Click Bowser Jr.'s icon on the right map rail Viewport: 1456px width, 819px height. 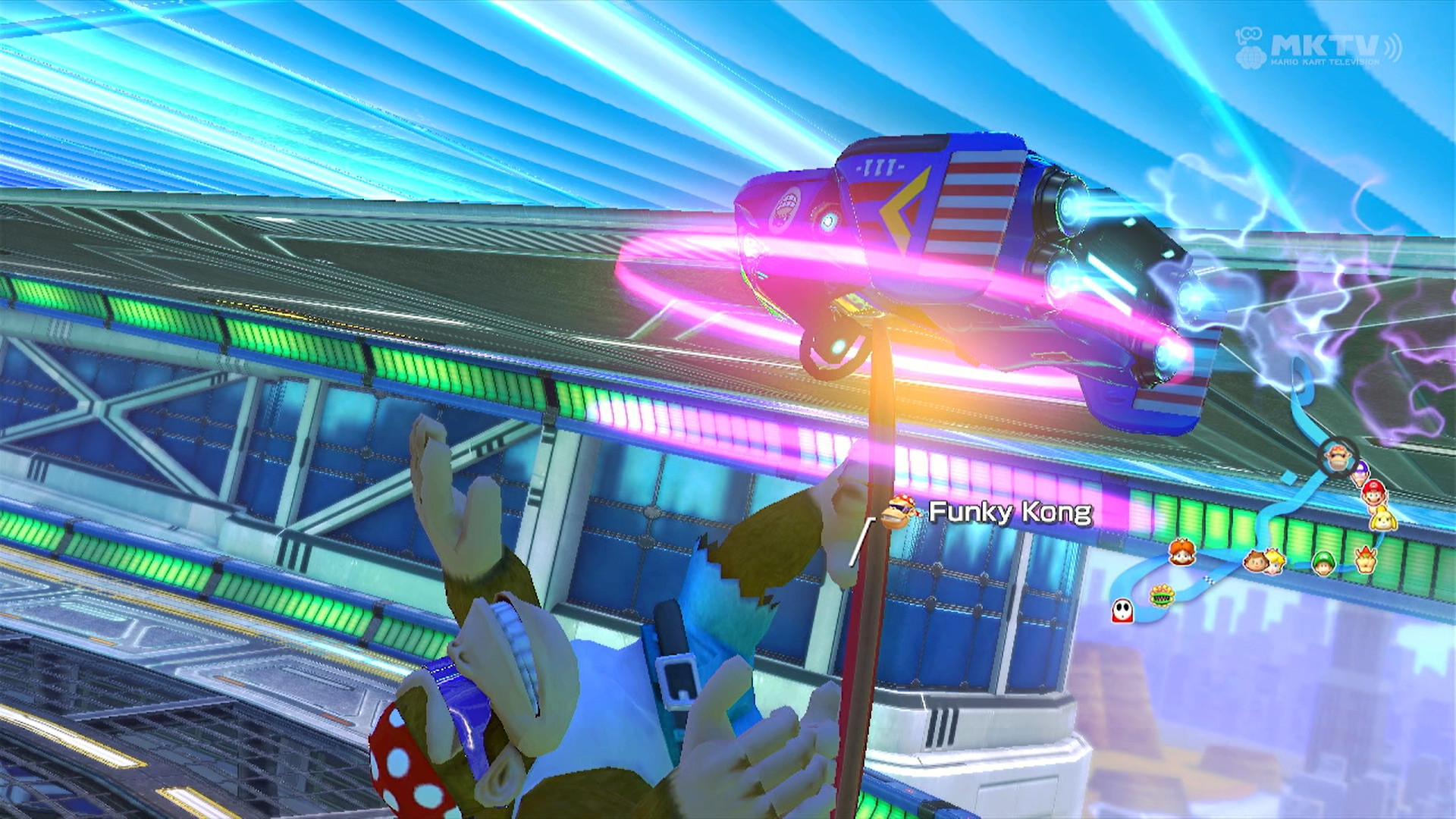click(x=1365, y=560)
